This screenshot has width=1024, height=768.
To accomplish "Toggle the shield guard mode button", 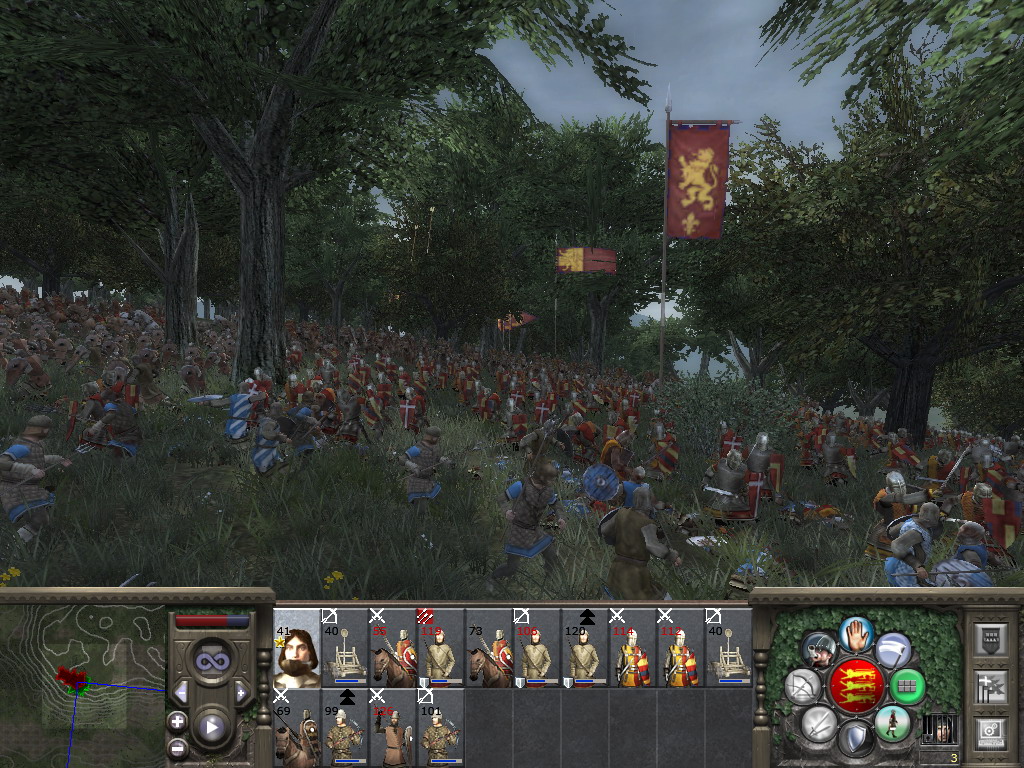I will click(x=855, y=739).
